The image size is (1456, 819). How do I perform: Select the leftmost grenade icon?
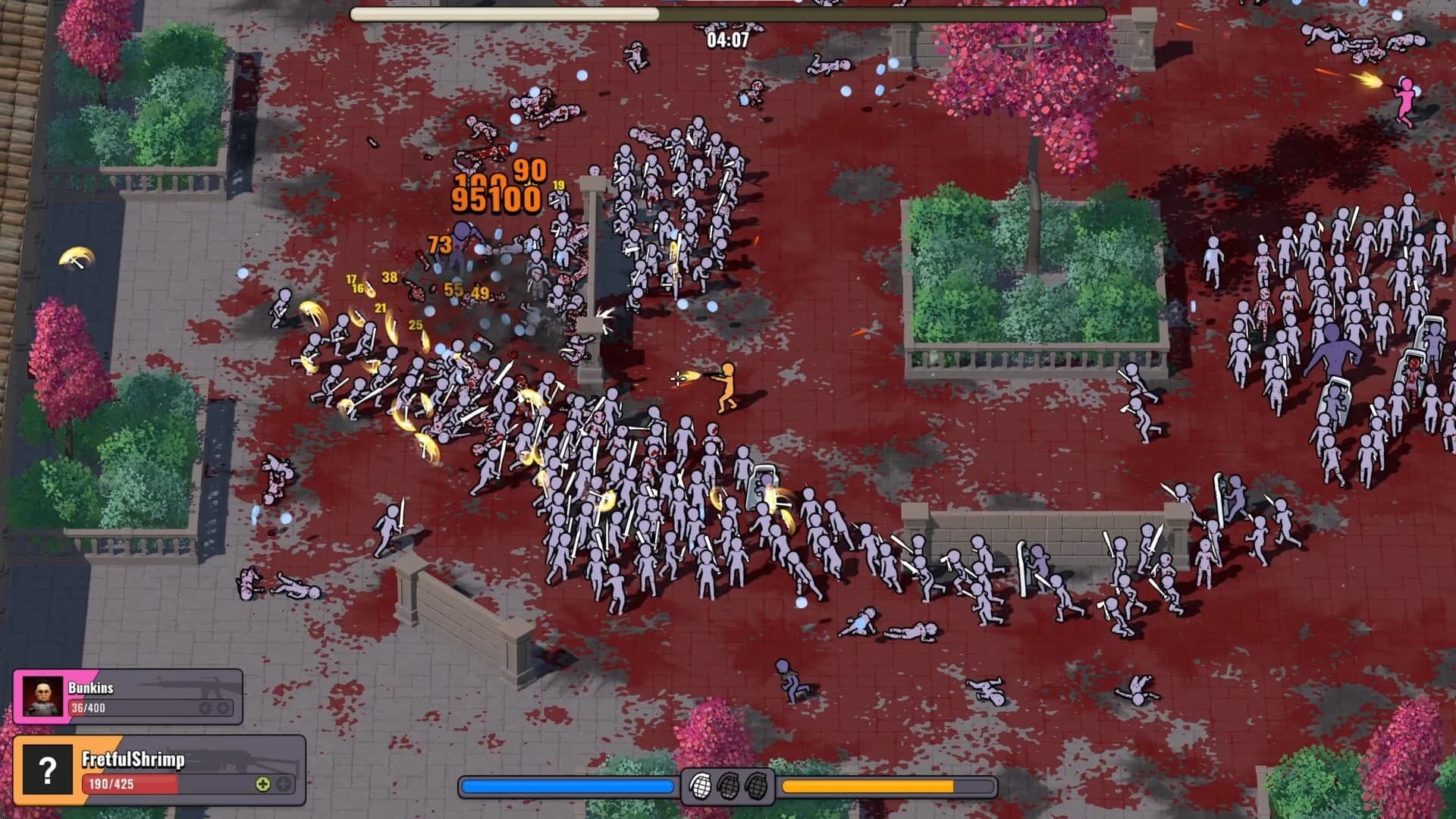(701, 787)
